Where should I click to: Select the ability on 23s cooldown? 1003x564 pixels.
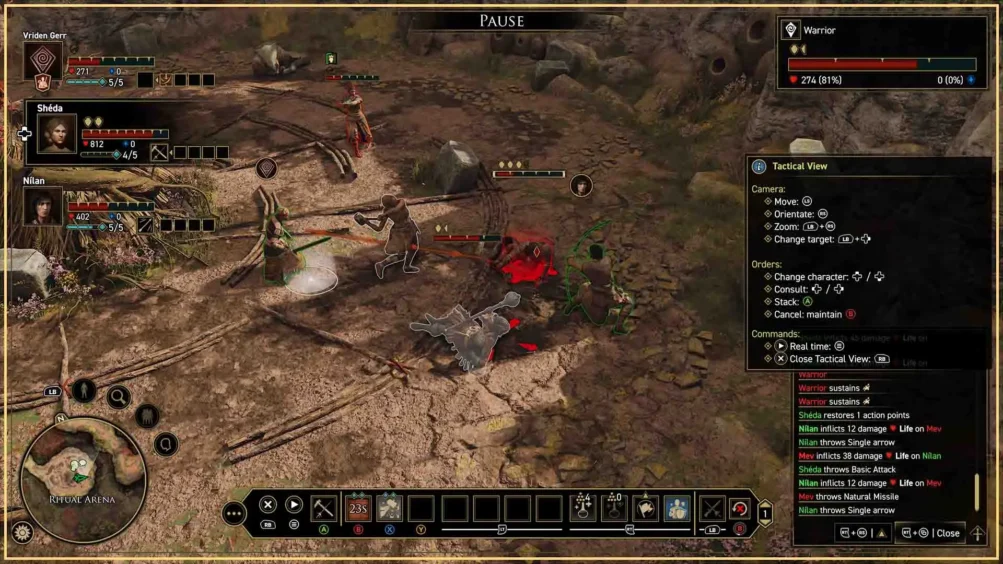[358, 508]
